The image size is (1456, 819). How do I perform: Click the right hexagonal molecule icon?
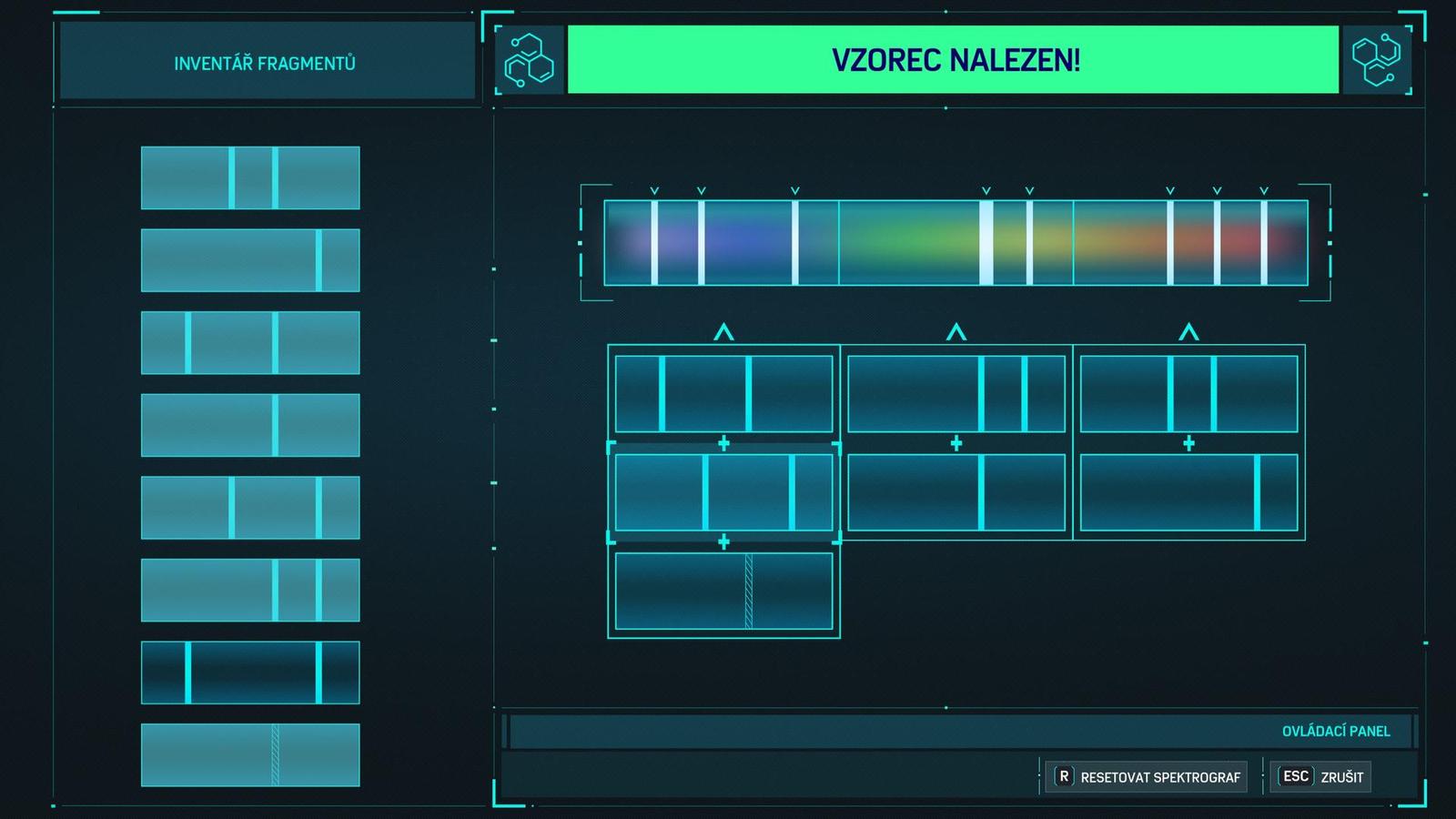1379,62
